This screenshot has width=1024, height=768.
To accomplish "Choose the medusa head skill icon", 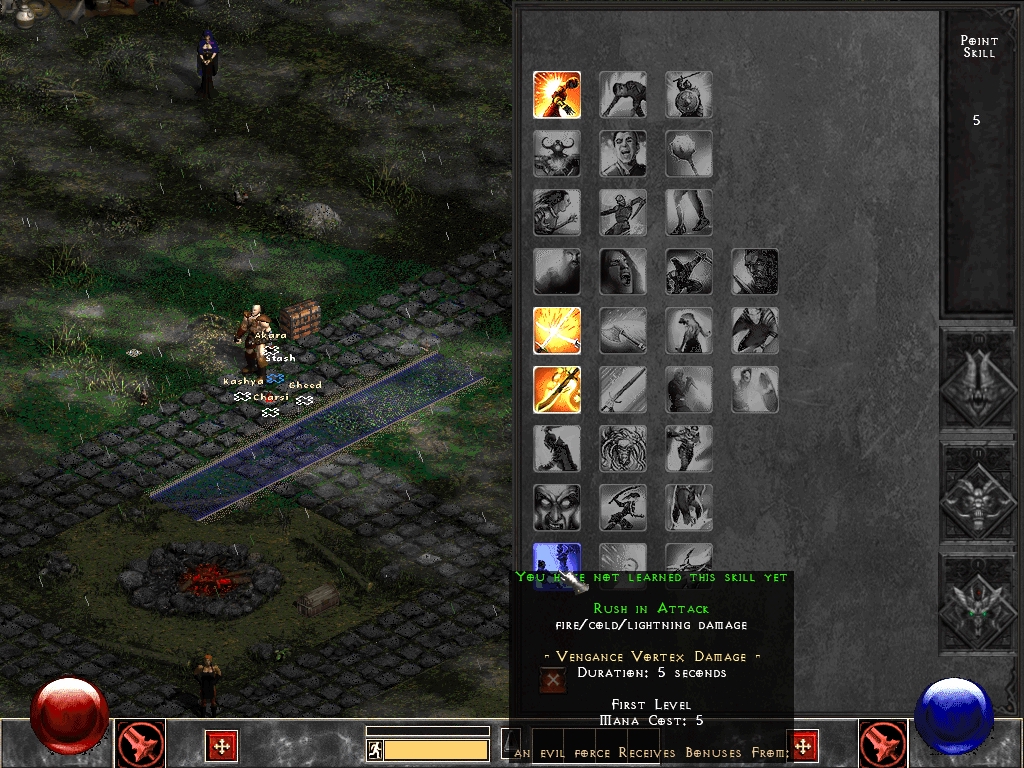I will pos(623,449).
